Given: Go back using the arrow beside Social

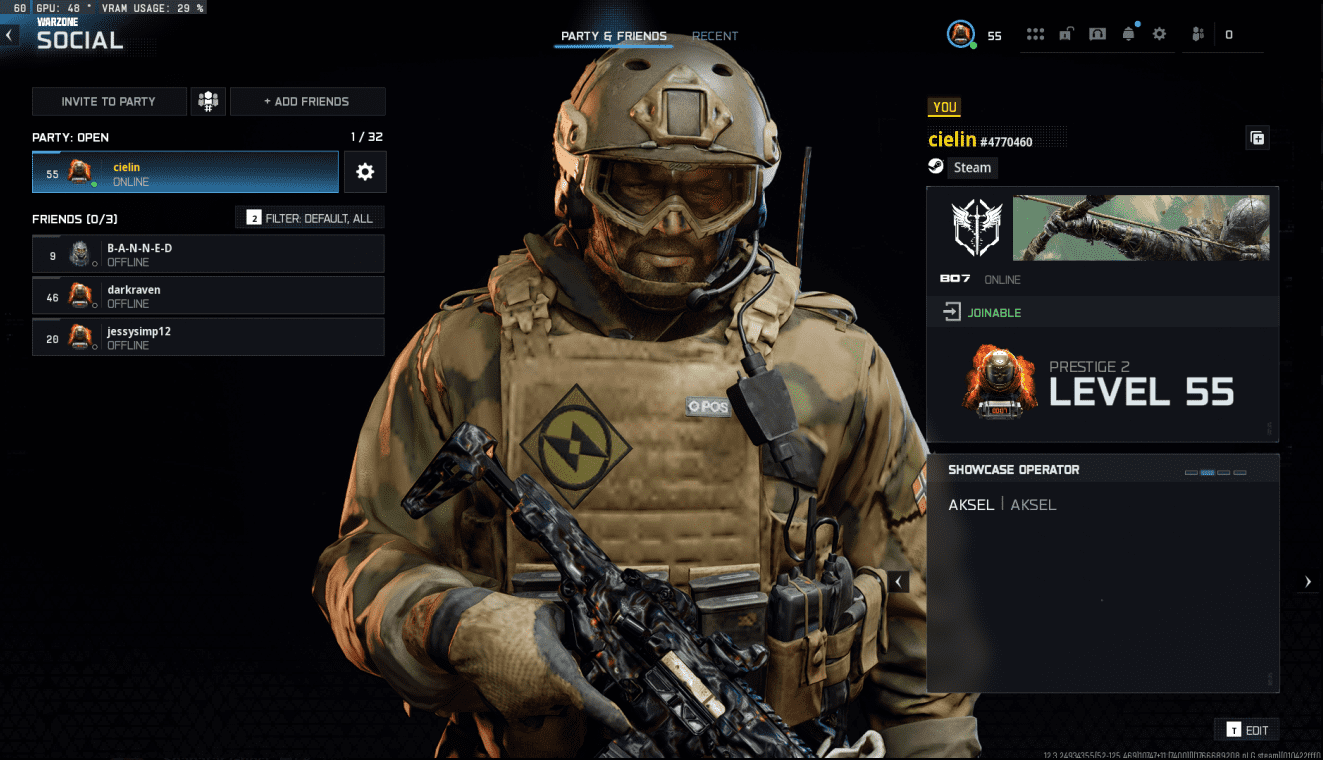Looking at the screenshot, I should tap(9, 36).
